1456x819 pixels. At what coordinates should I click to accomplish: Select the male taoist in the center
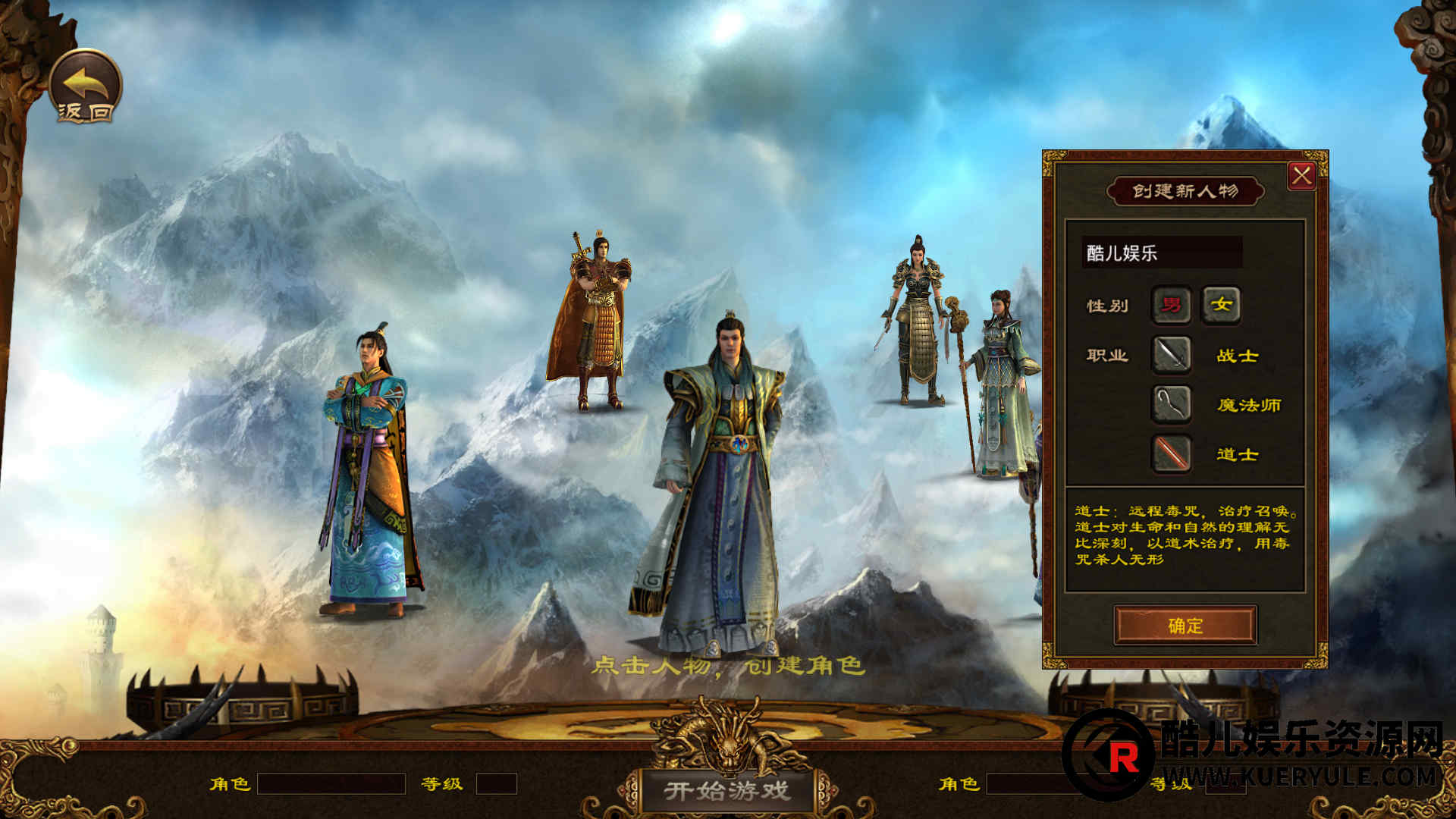[x=720, y=485]
